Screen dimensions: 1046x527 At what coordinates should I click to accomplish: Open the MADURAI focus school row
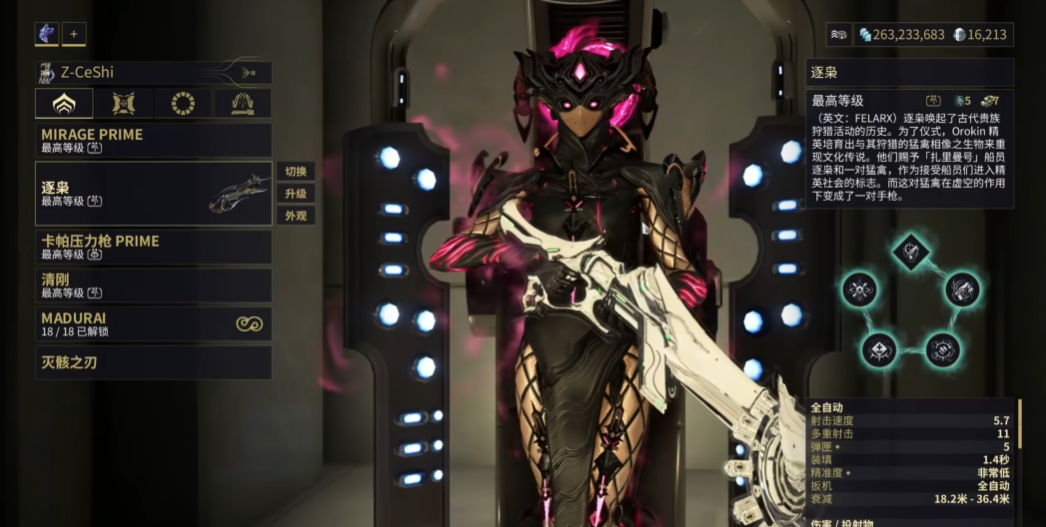(x=153, y=323)
